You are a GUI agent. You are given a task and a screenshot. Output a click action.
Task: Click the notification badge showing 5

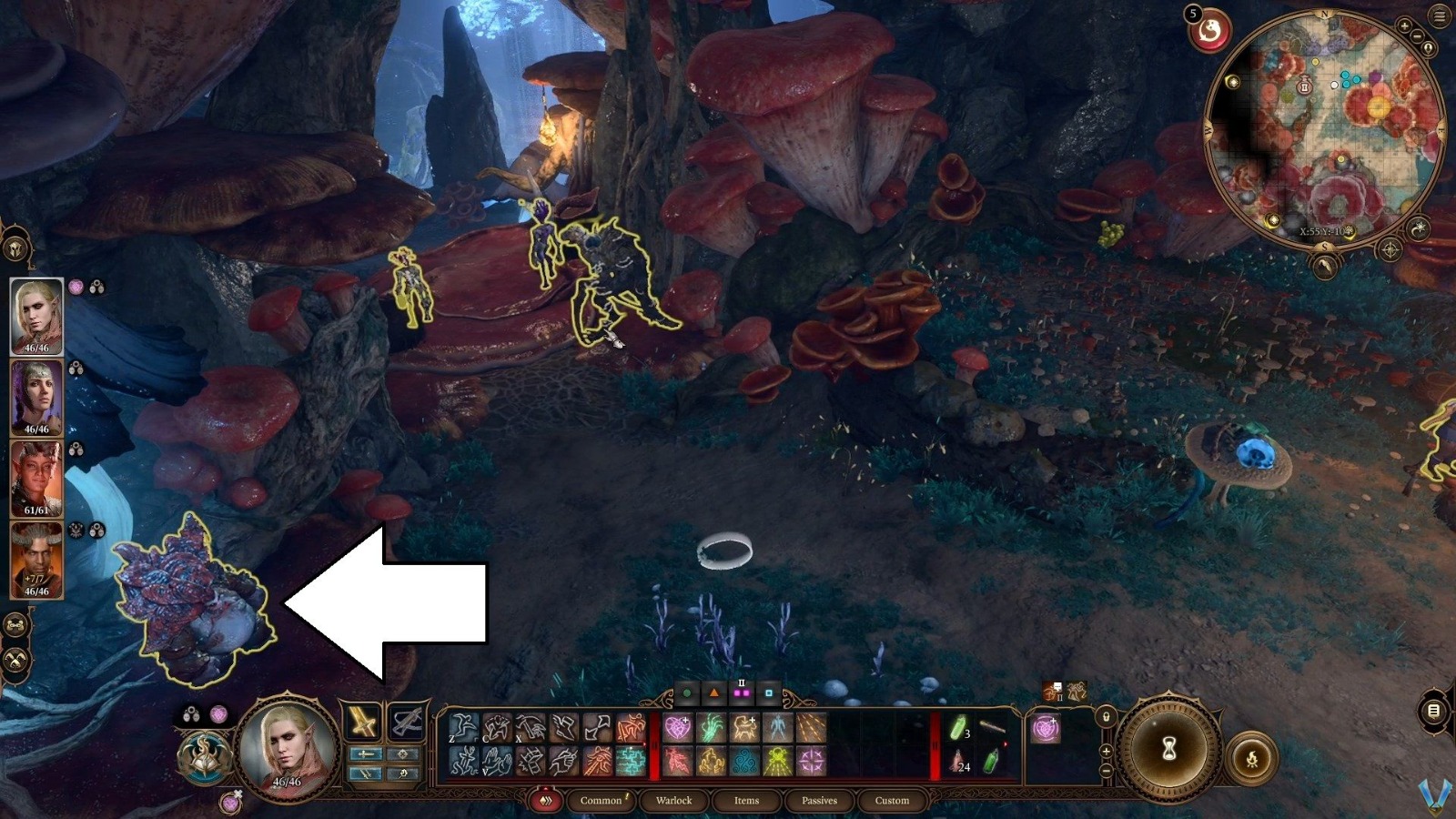click(x=1192, y=14)
